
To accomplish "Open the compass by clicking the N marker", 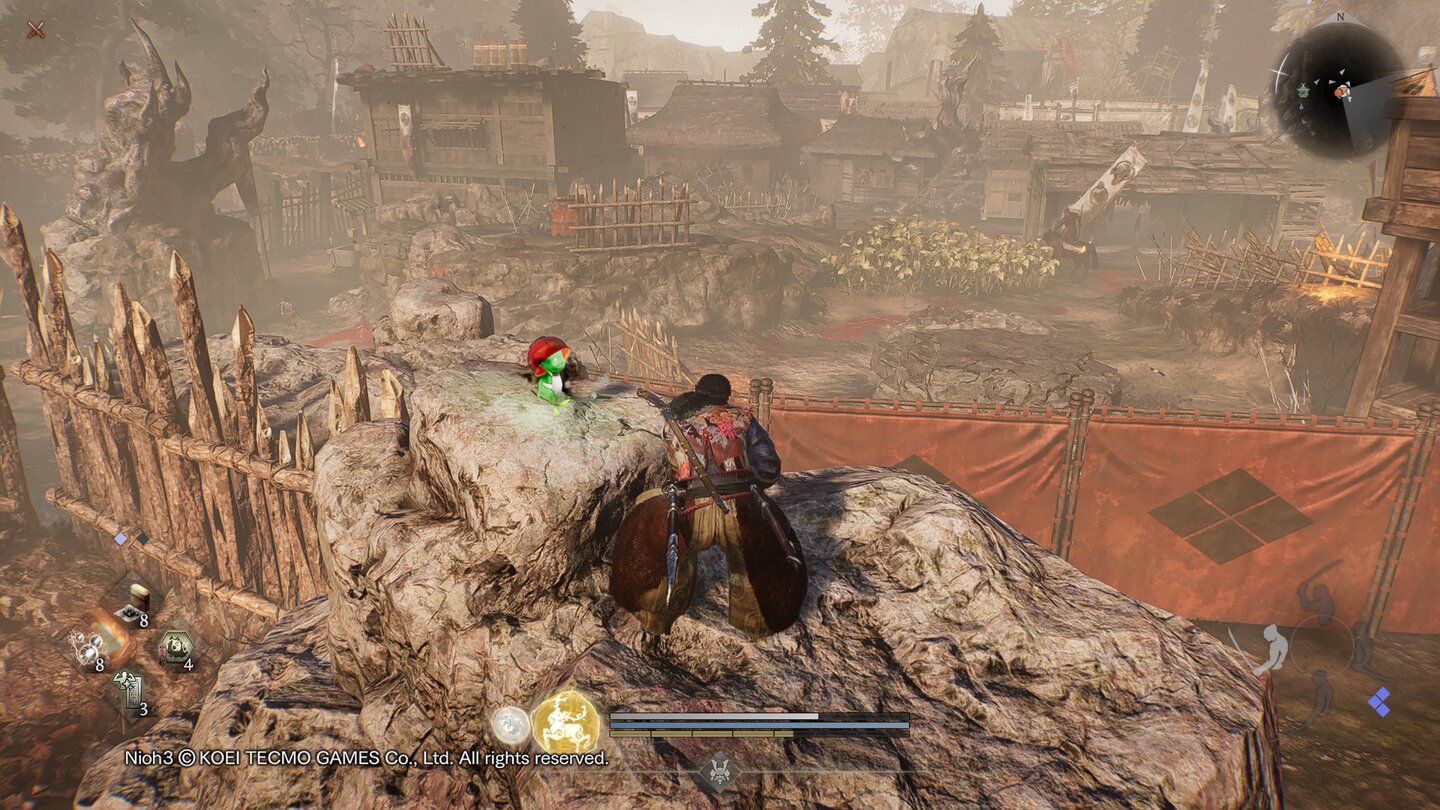I will 1340,17.
